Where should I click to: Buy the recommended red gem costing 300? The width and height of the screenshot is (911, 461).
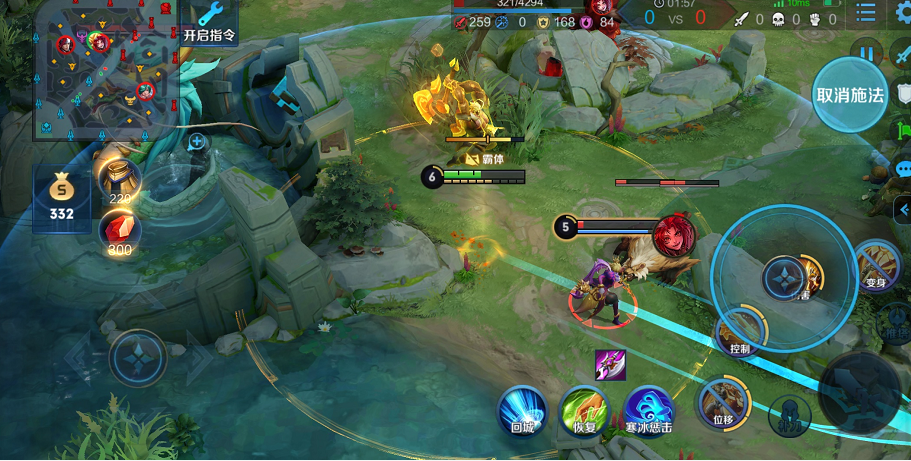(119, 233)
